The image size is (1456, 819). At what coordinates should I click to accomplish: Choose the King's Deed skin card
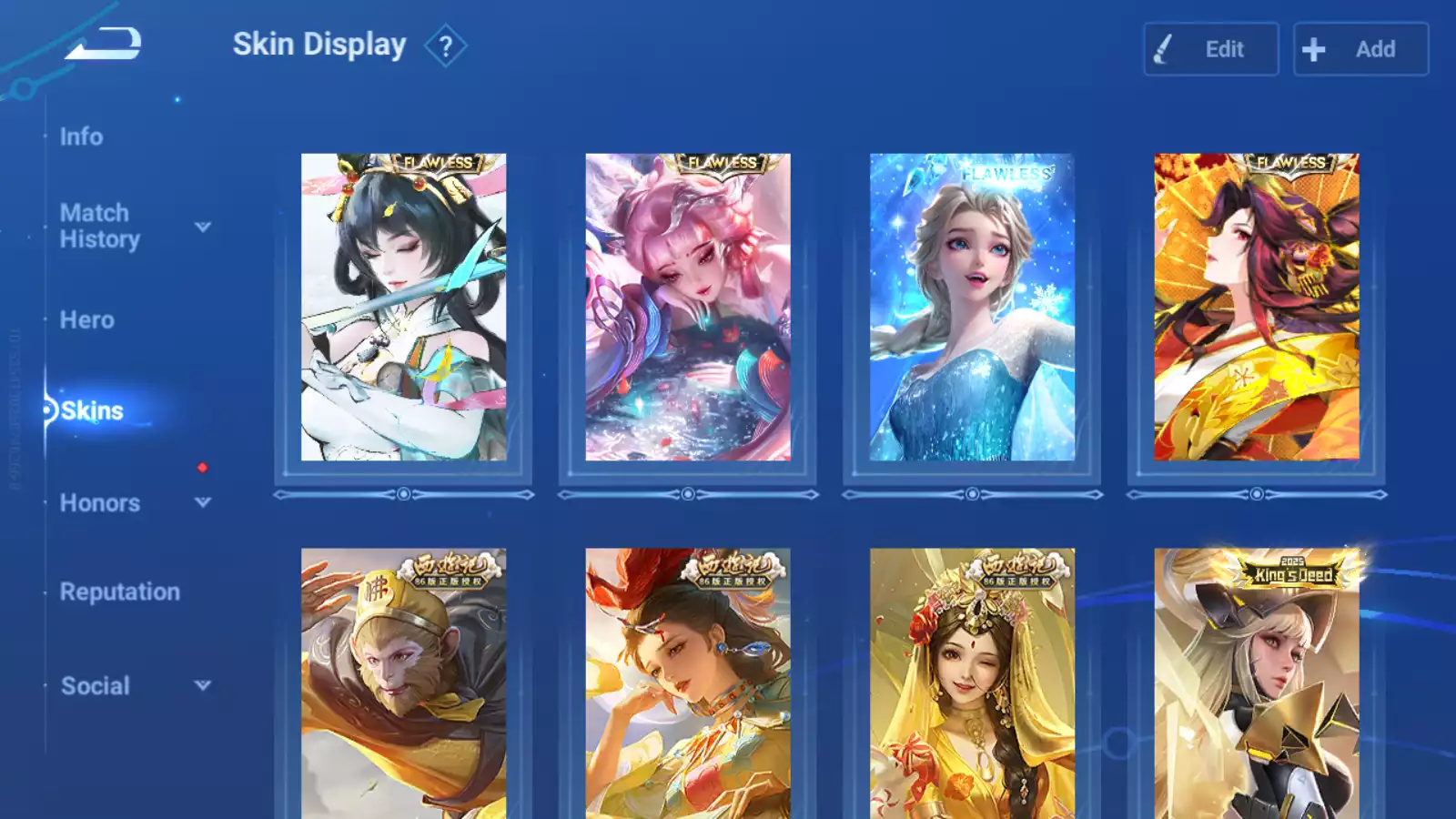click(x=1256, y=682)
